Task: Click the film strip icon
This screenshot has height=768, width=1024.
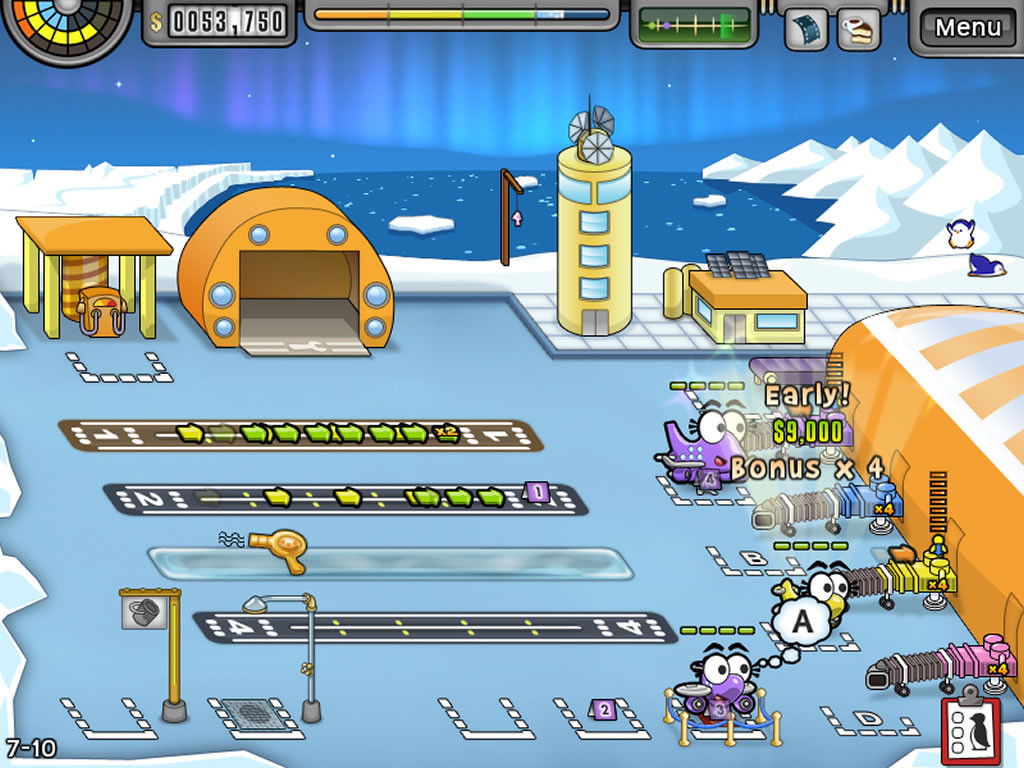Action: (806, 29)
